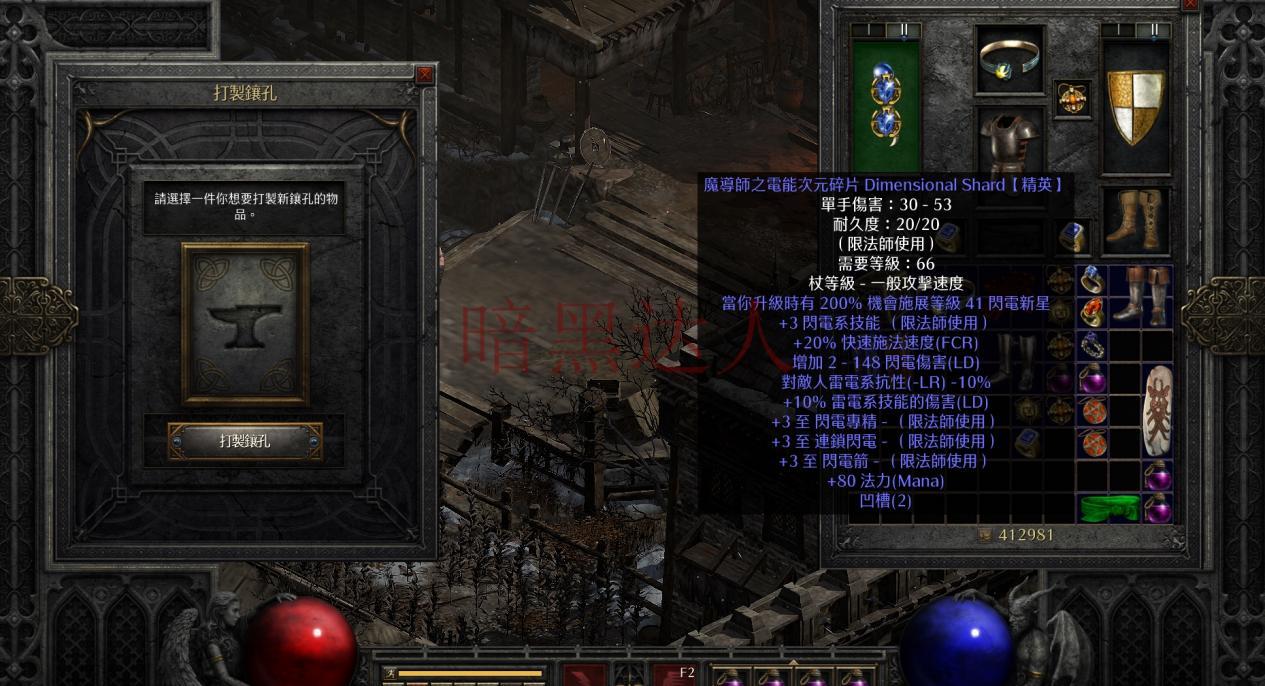This screenshot has height=686, width=1265.
Task: Select the equipped amulet slot
Action: point(1073,99)
